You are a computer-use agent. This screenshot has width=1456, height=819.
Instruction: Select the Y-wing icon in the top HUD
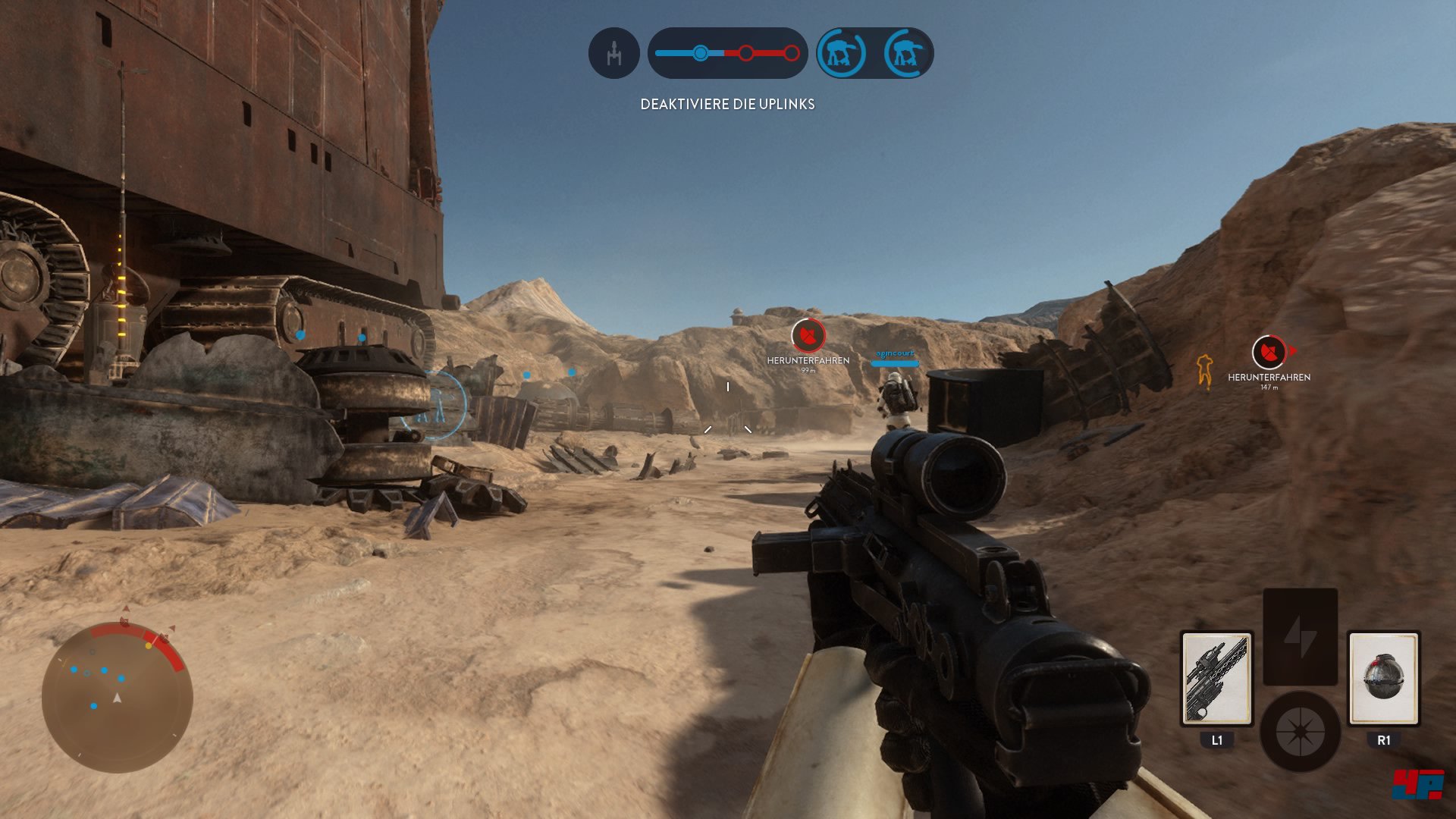[x=613, y=53]
